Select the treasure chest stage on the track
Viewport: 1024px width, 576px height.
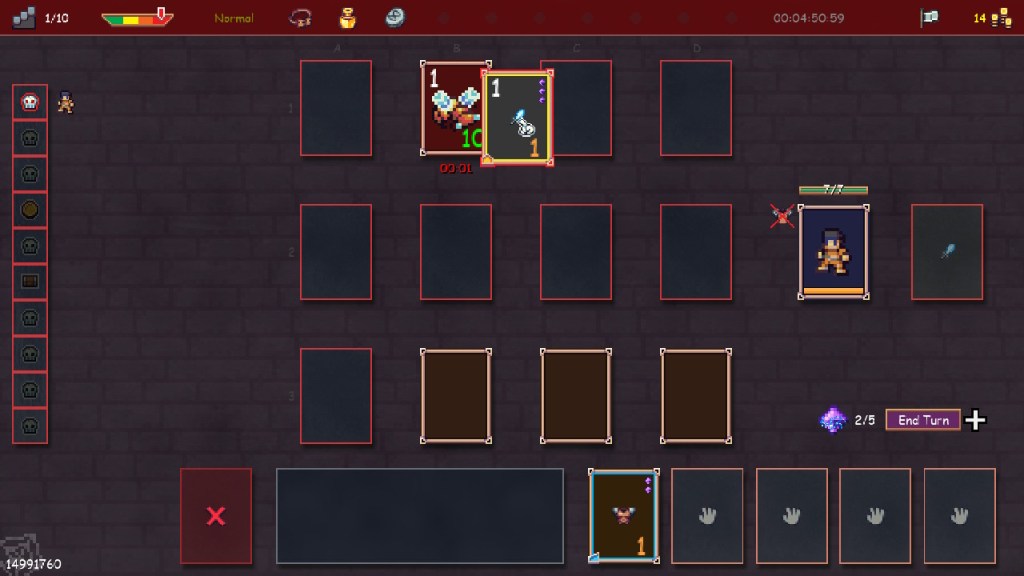30,282
